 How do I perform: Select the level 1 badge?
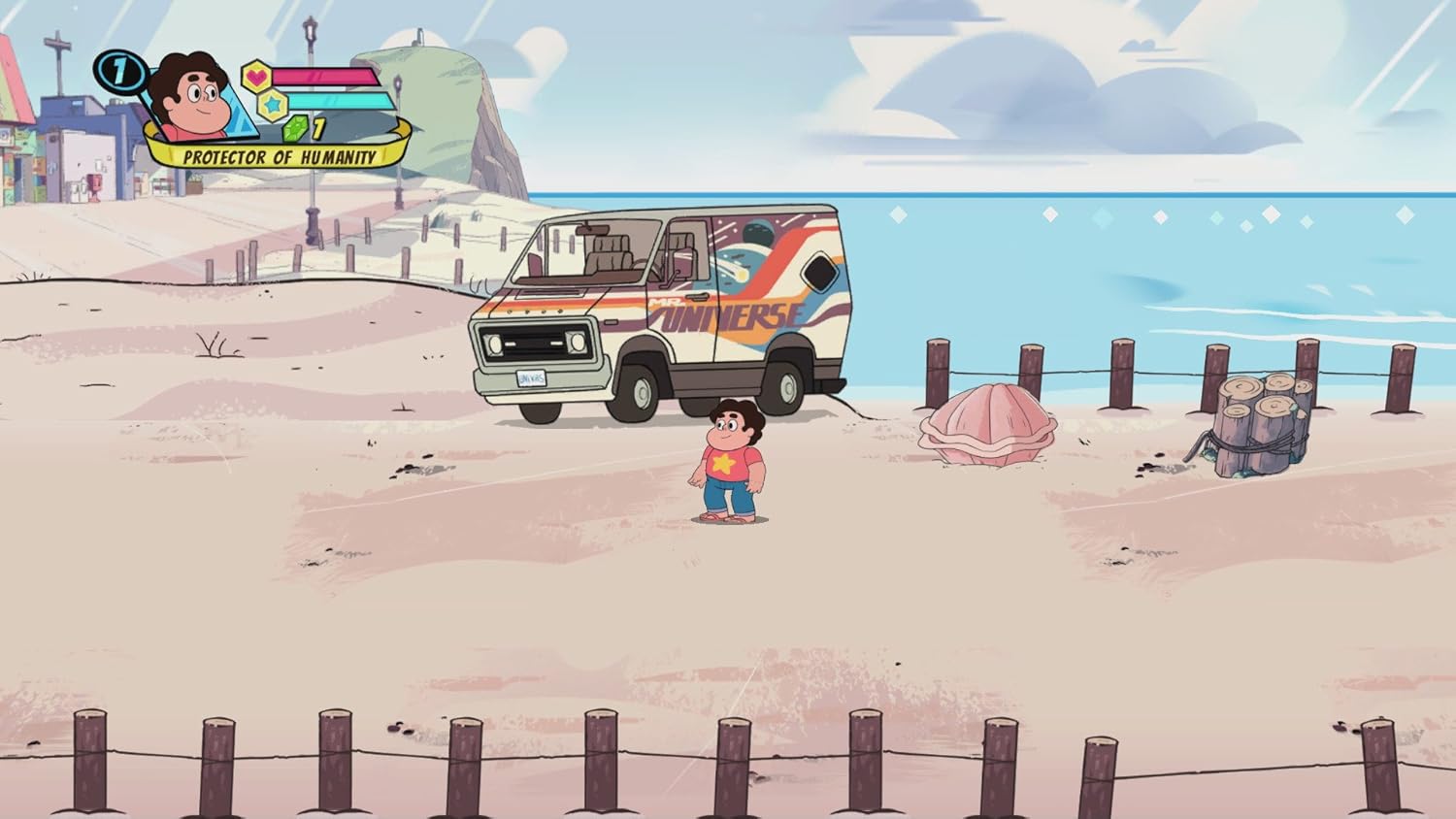coord(120,72)
